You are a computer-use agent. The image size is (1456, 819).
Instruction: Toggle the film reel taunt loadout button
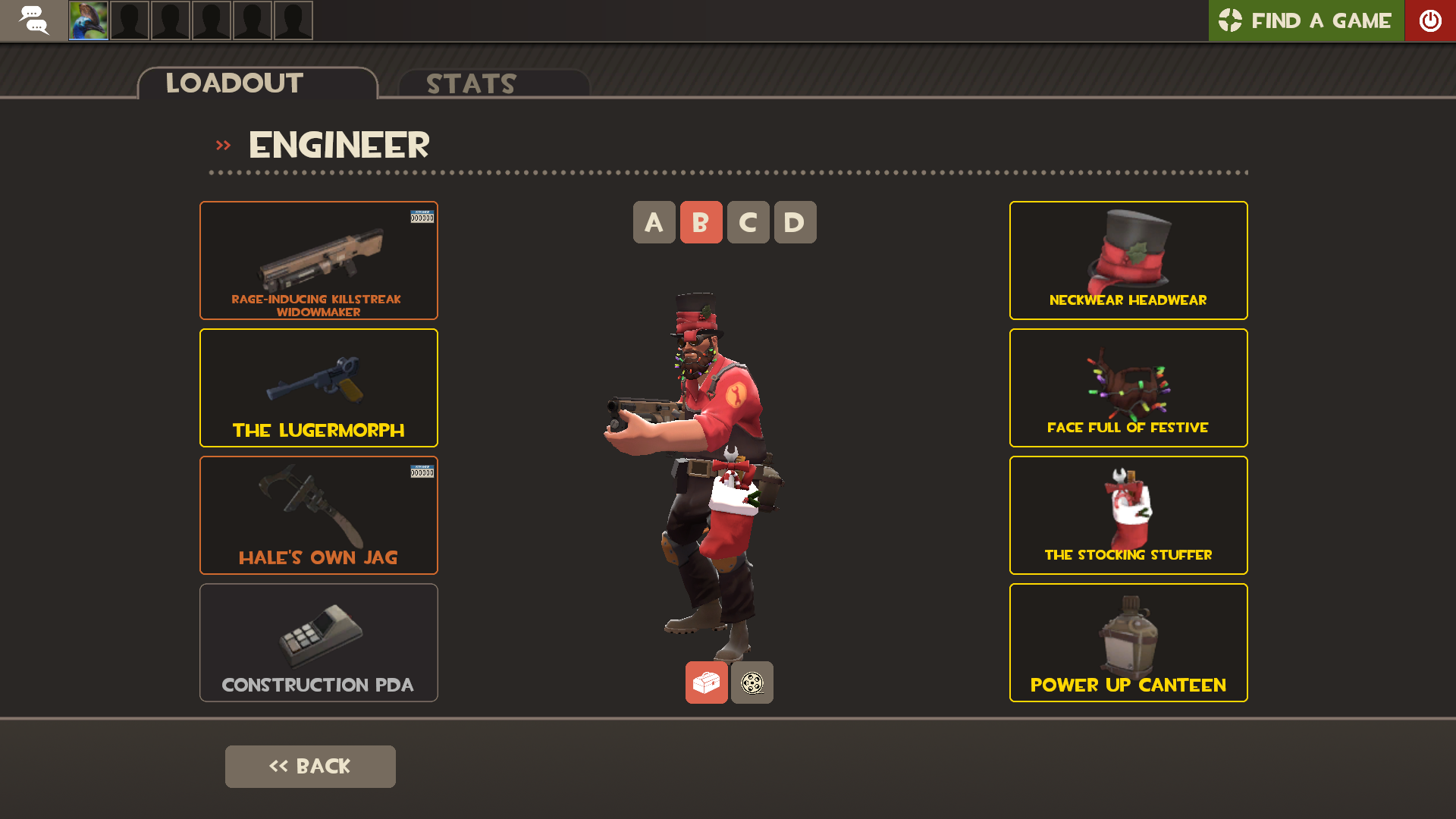pos(752,682)
